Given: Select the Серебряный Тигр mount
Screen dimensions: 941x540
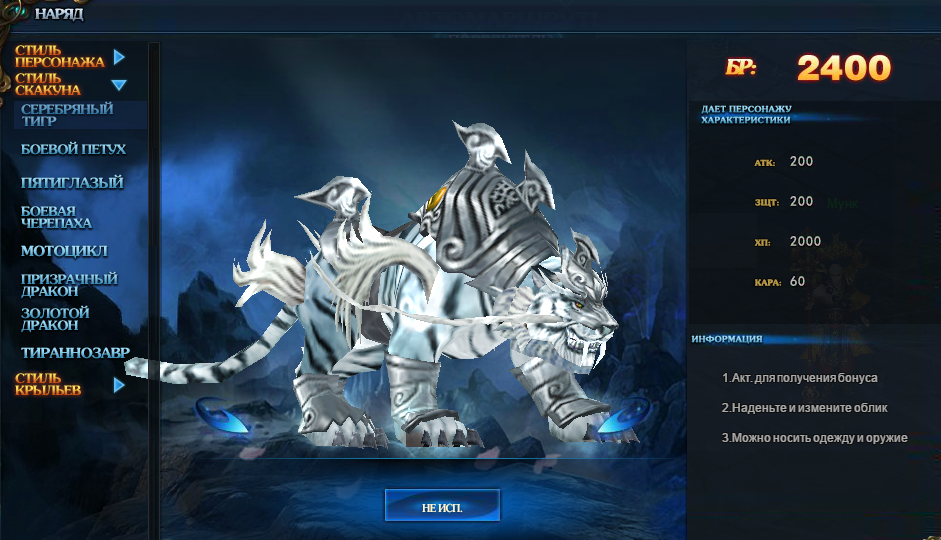Looking at the screenshot, I should point(67,115).
